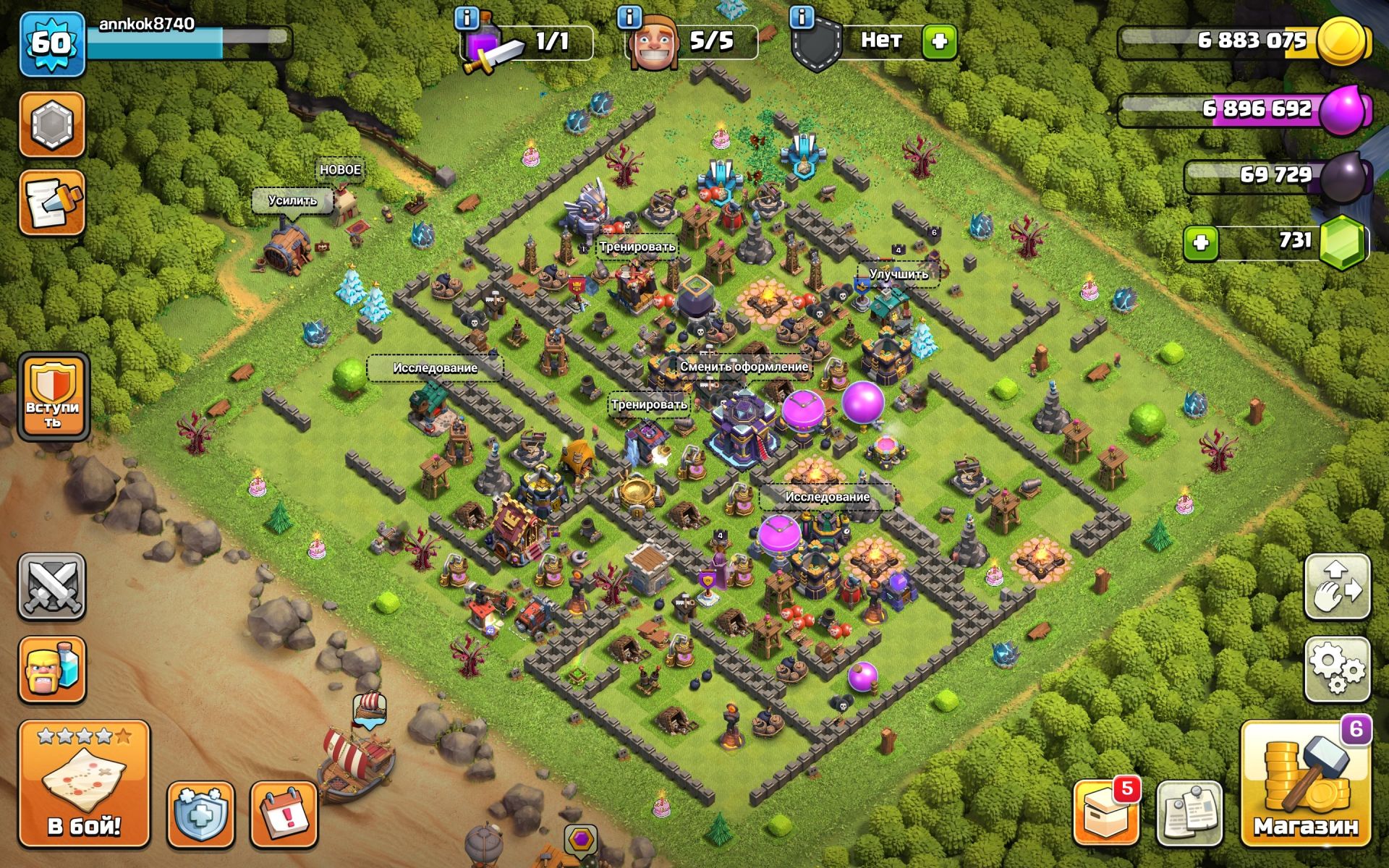Open the events calendar button

point(284,814)
